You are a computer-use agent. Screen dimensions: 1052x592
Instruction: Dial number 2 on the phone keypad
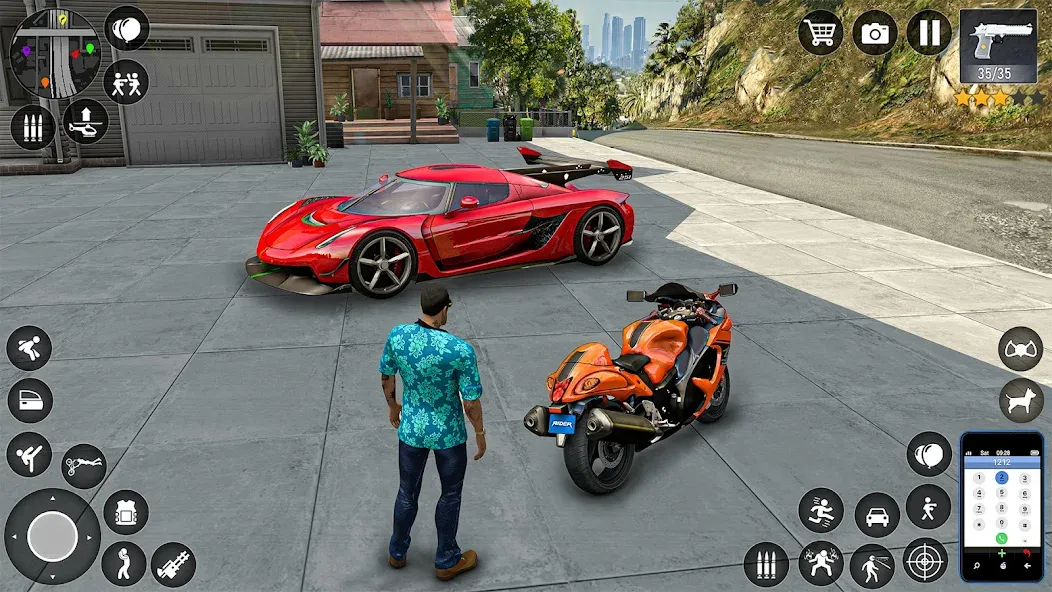pyautogui.click(x=1001, y=478)
